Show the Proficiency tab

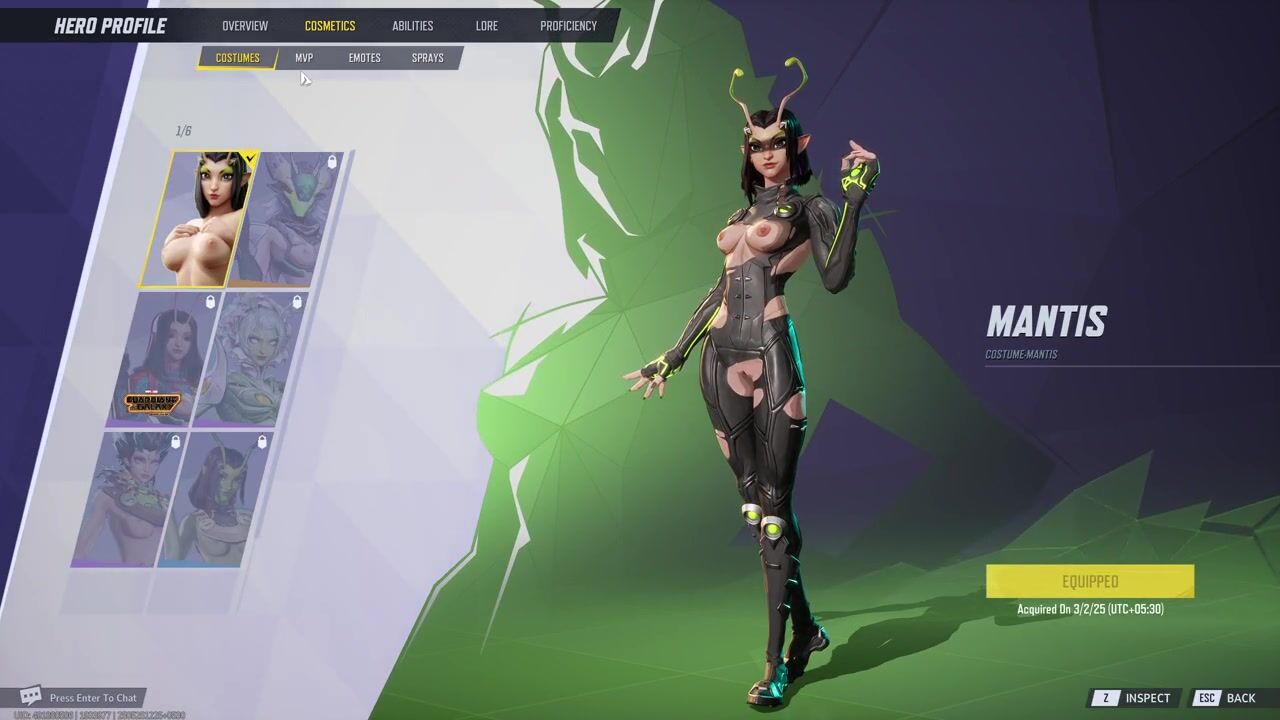568,26
